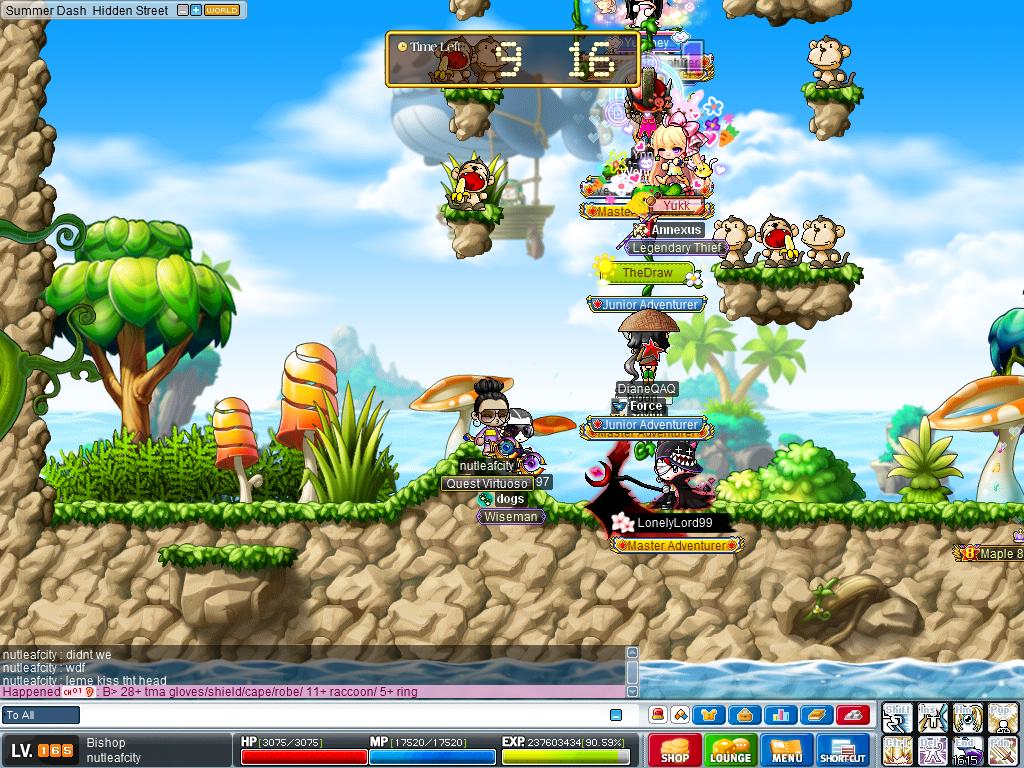Open the skill book icon button
Image resolution: width=1024 pixels, height=768 pixels.
click(816, 715)
